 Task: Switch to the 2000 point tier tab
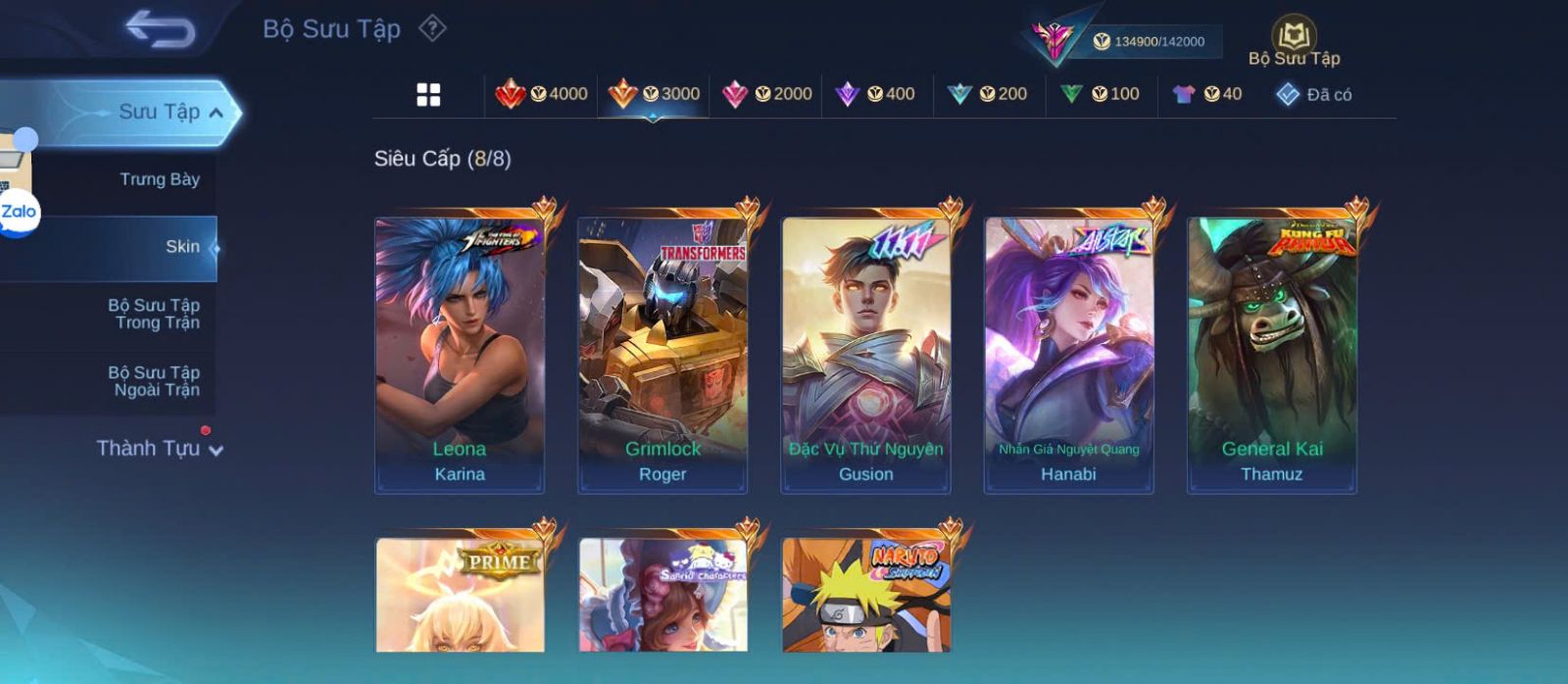coord(767,94)
